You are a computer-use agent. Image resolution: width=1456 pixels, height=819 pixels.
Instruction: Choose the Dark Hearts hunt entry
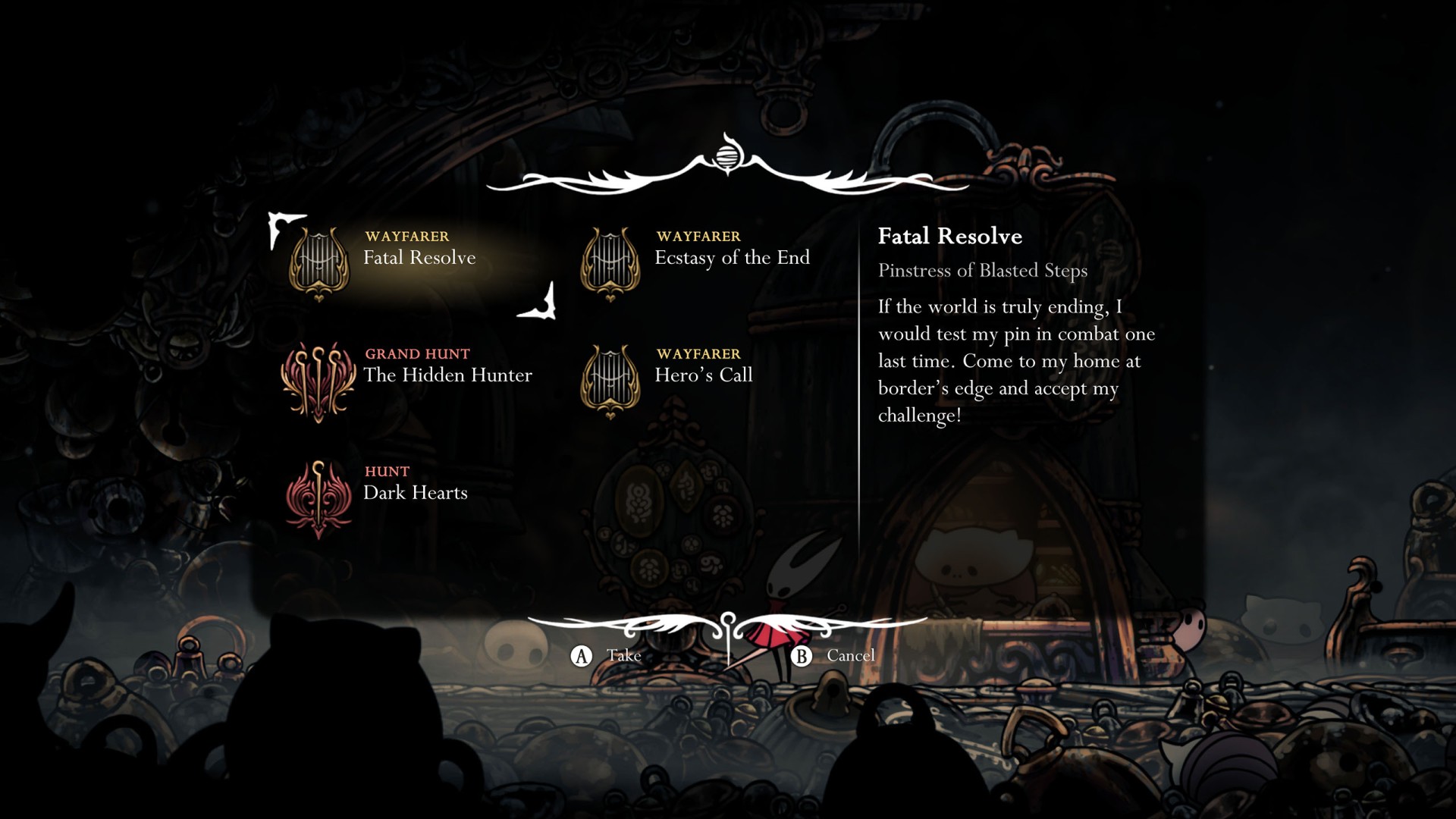pos(415,492)
